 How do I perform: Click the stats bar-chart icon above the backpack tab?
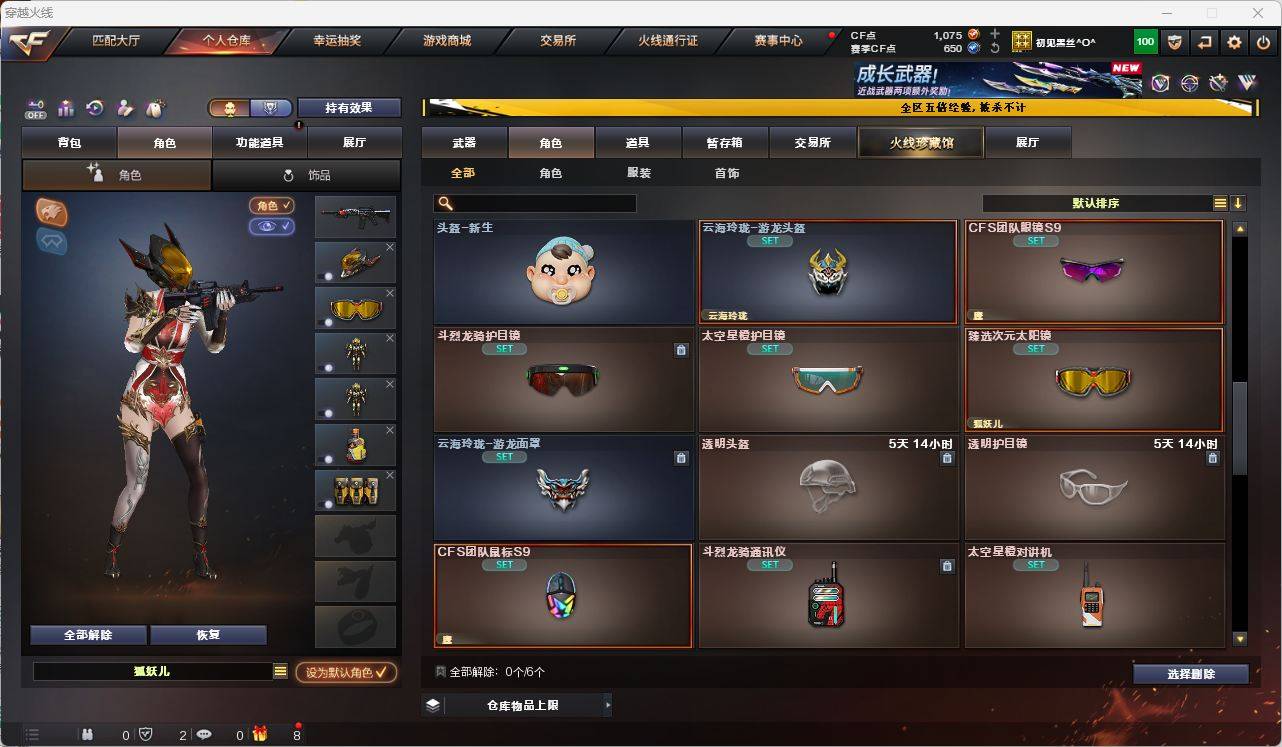65,108
